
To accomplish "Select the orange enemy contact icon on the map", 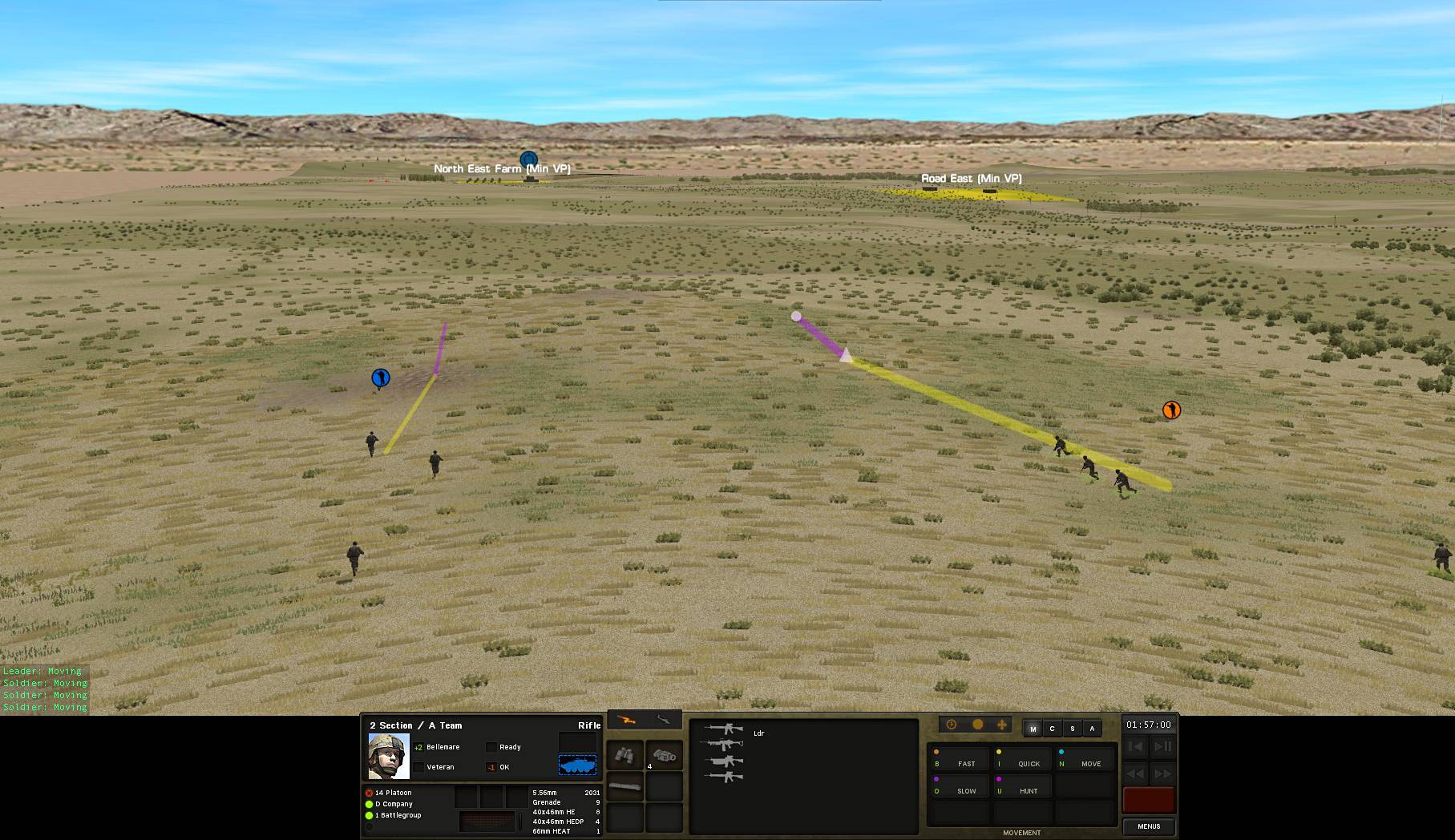I will coord(1170,410).
